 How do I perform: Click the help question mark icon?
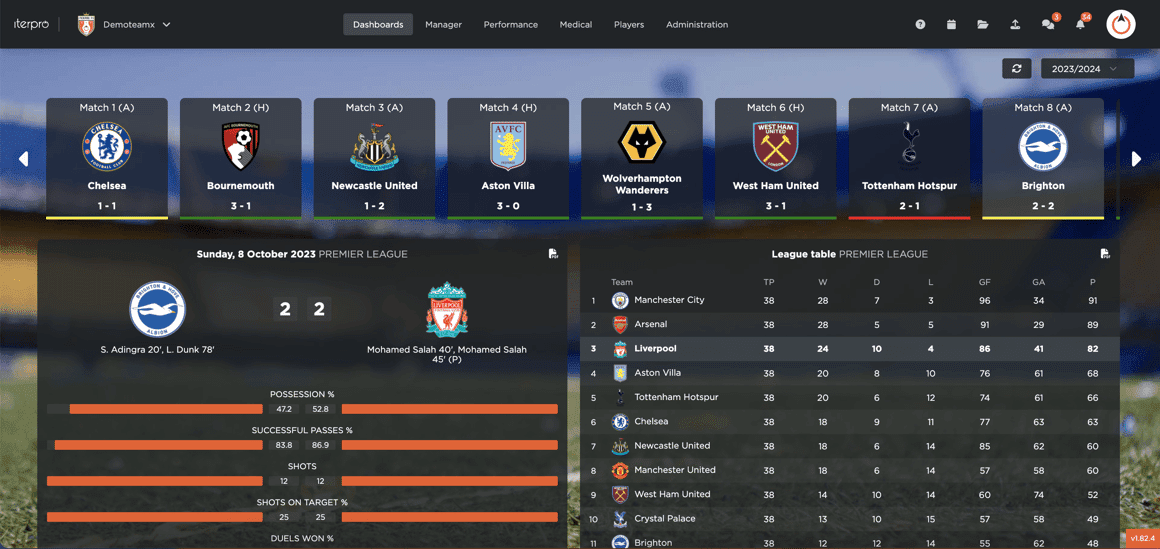pyautogui.click(x=920, y=24)
